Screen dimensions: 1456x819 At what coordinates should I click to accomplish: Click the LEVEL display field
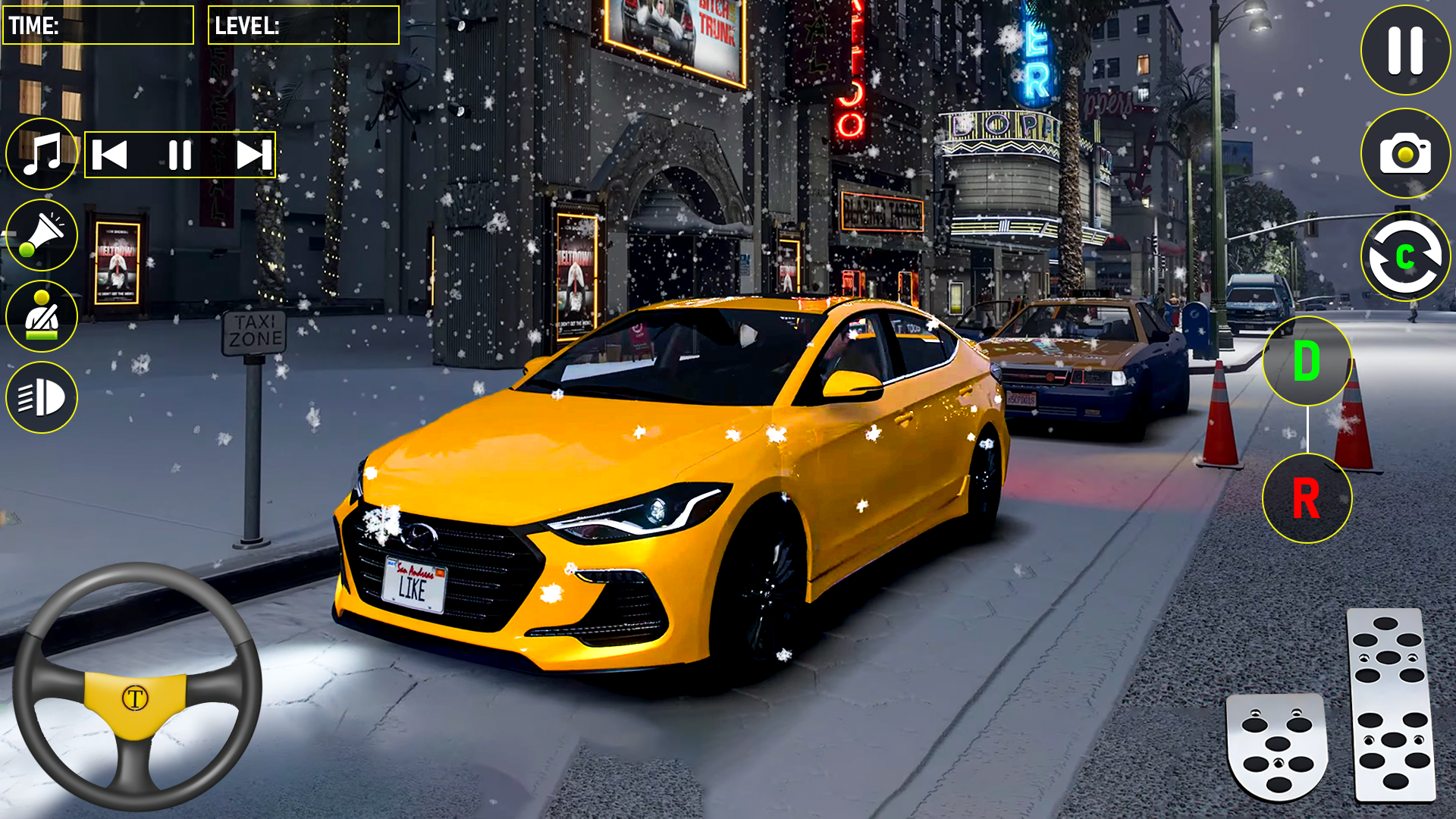pos(303,24)
